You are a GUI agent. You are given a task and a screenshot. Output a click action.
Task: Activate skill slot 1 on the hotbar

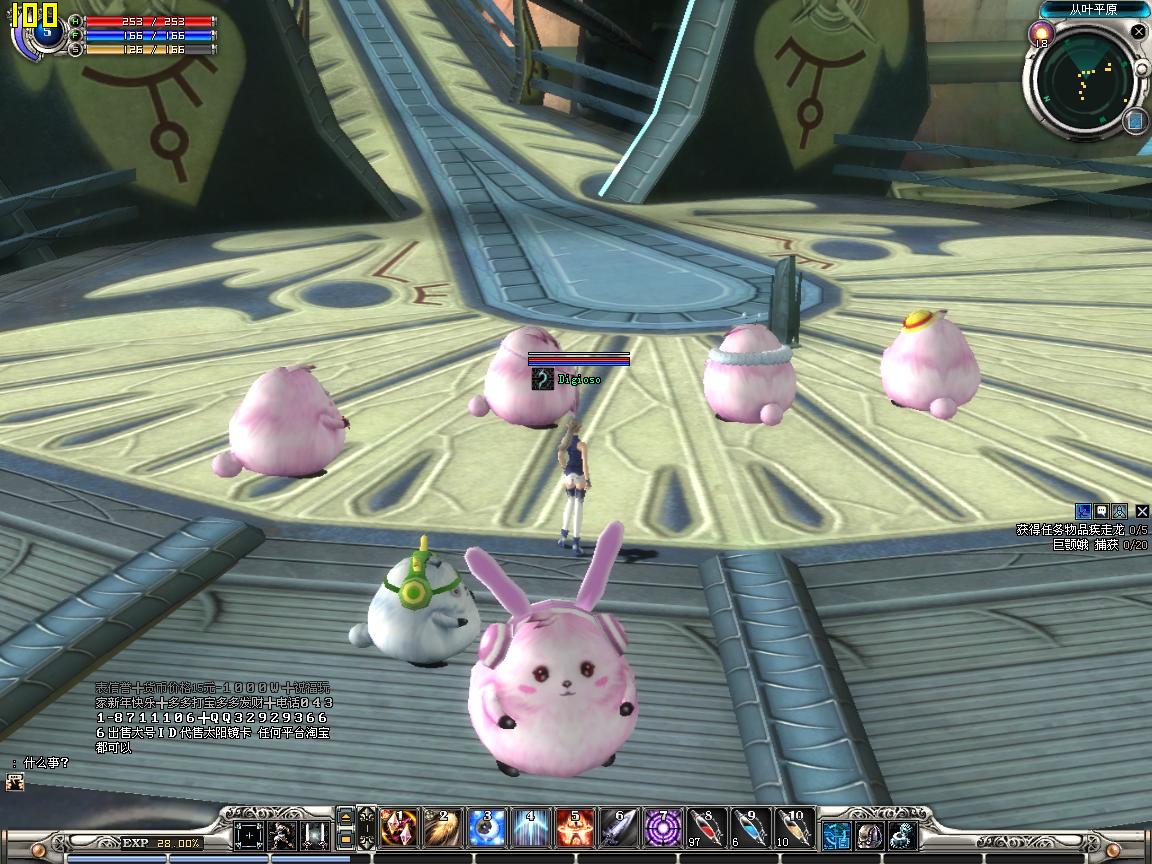point(399,828)
